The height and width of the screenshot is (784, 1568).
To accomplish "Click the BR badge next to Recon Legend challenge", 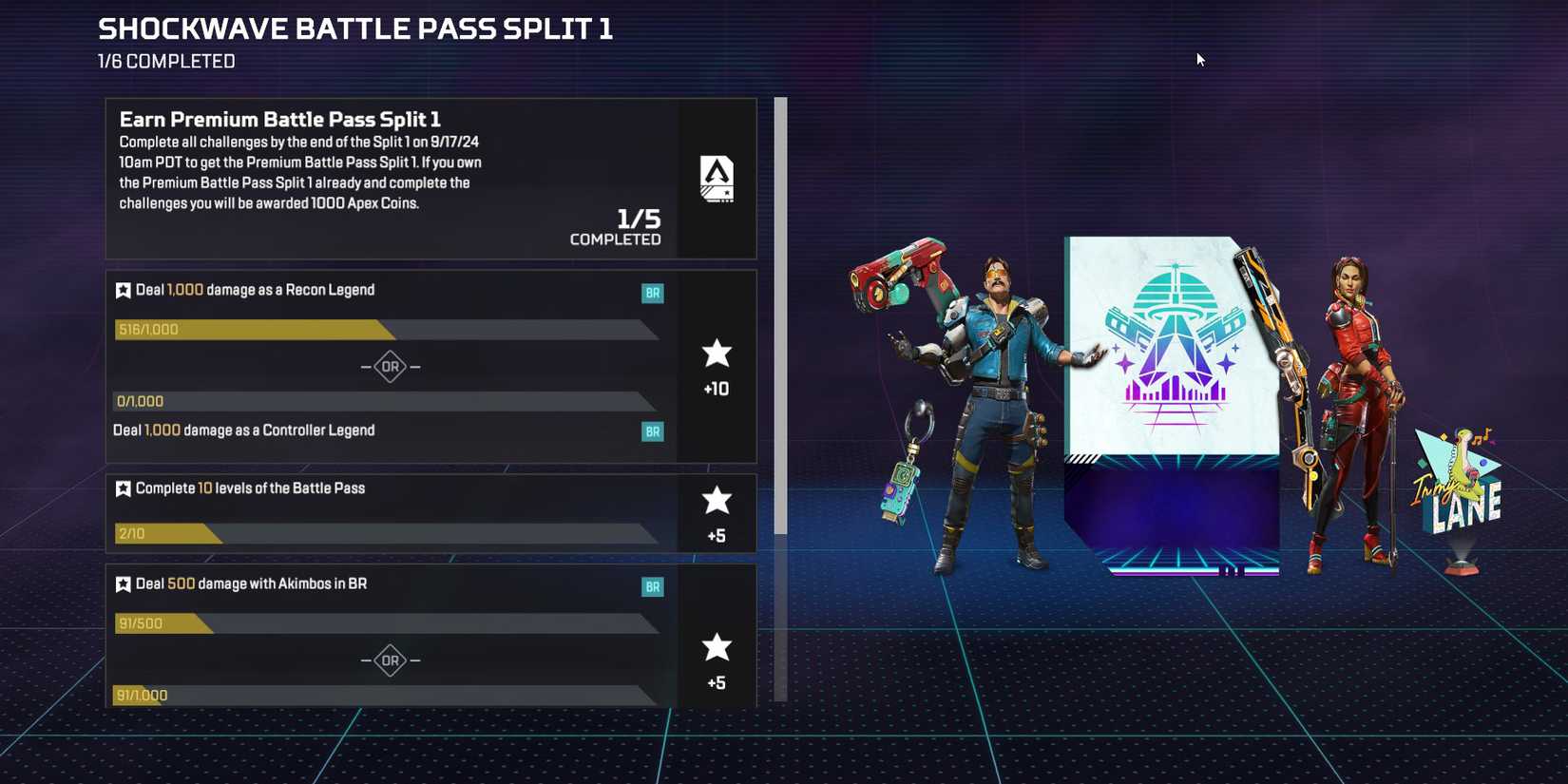I will click(652, 293).
